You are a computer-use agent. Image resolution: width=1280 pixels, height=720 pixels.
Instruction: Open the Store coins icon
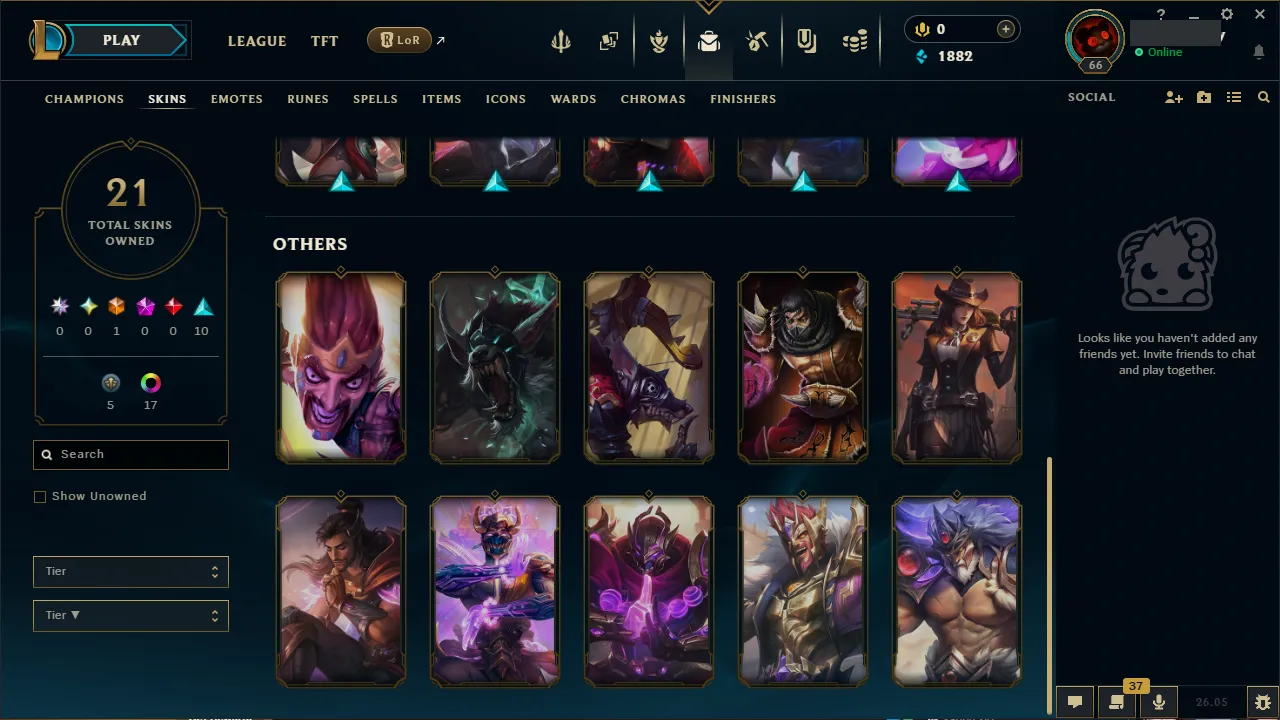(855, 41)
